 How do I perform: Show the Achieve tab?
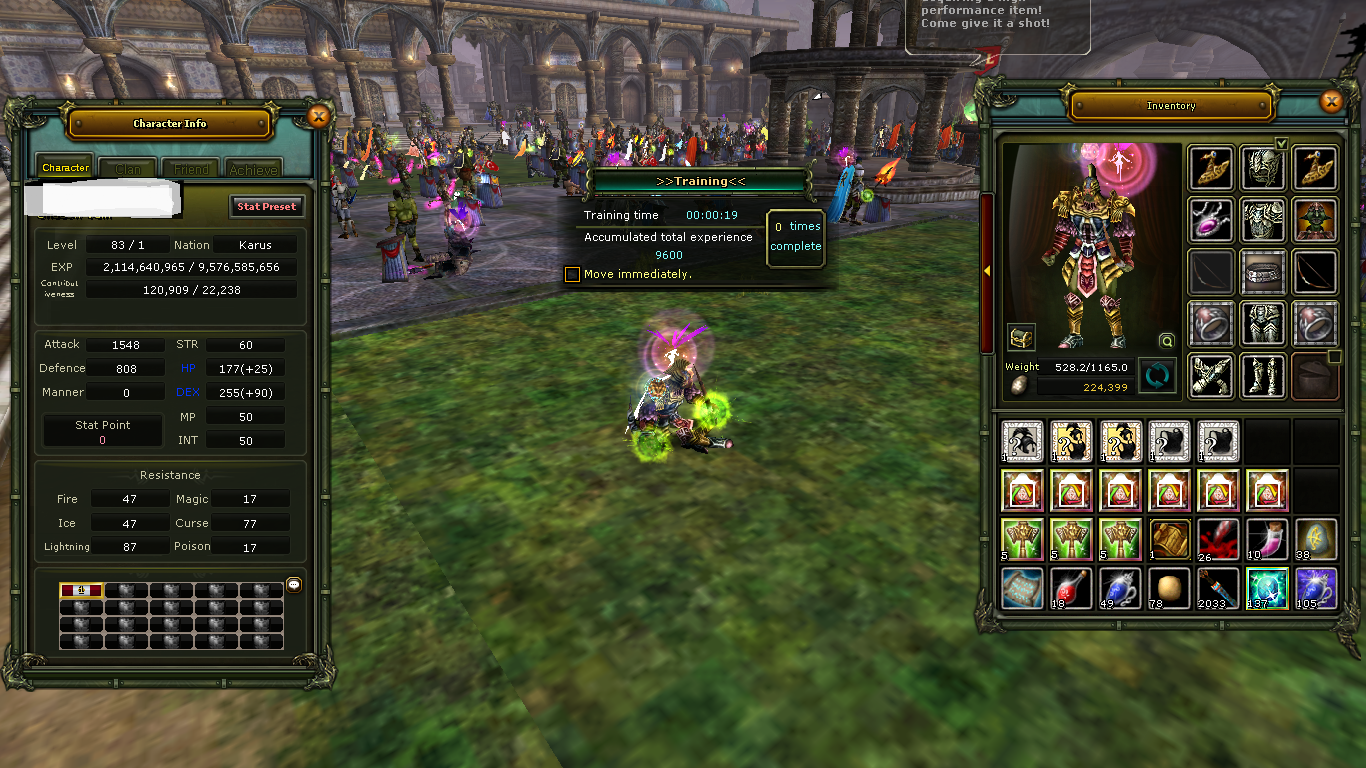point(252,169)
